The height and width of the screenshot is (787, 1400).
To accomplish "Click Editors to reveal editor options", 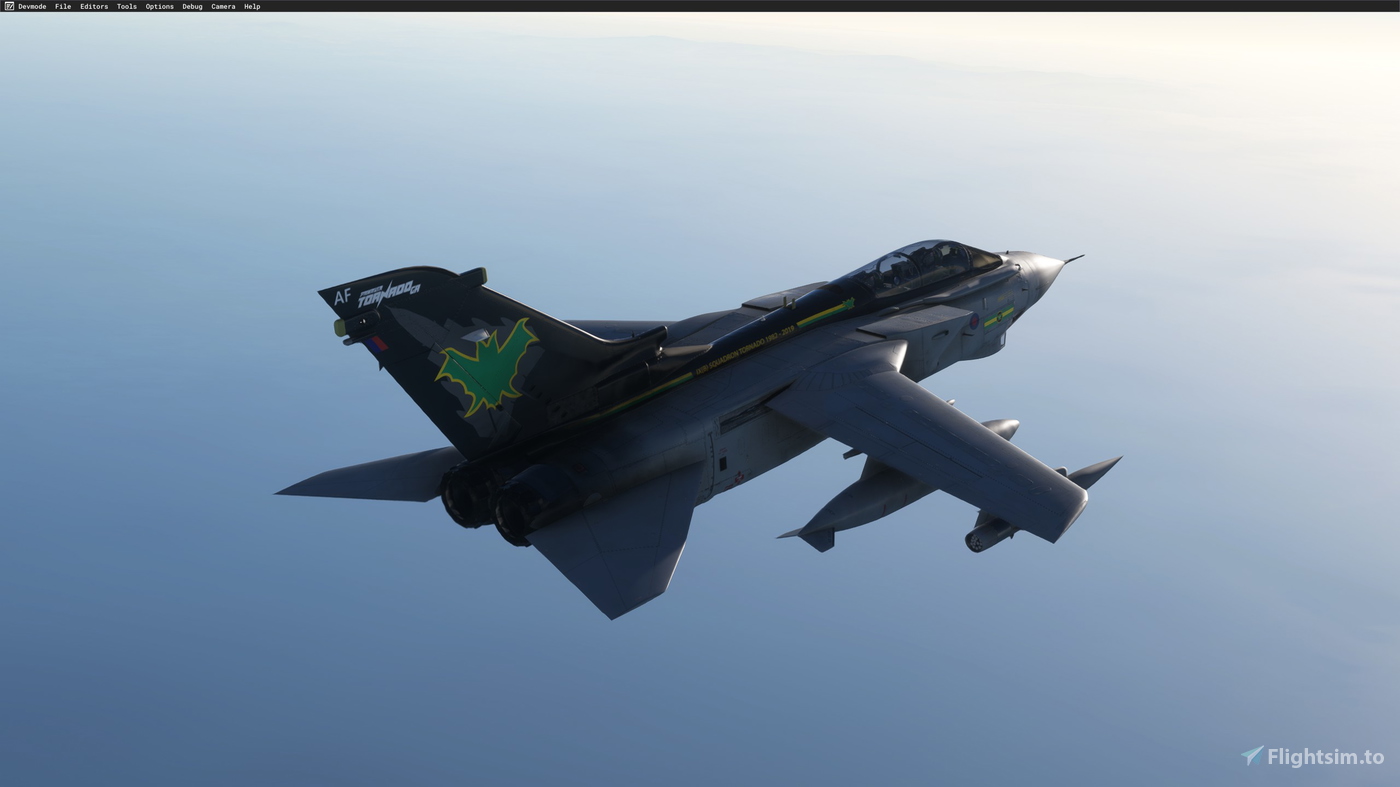I will pyautogui.click(x=93, y=5).
